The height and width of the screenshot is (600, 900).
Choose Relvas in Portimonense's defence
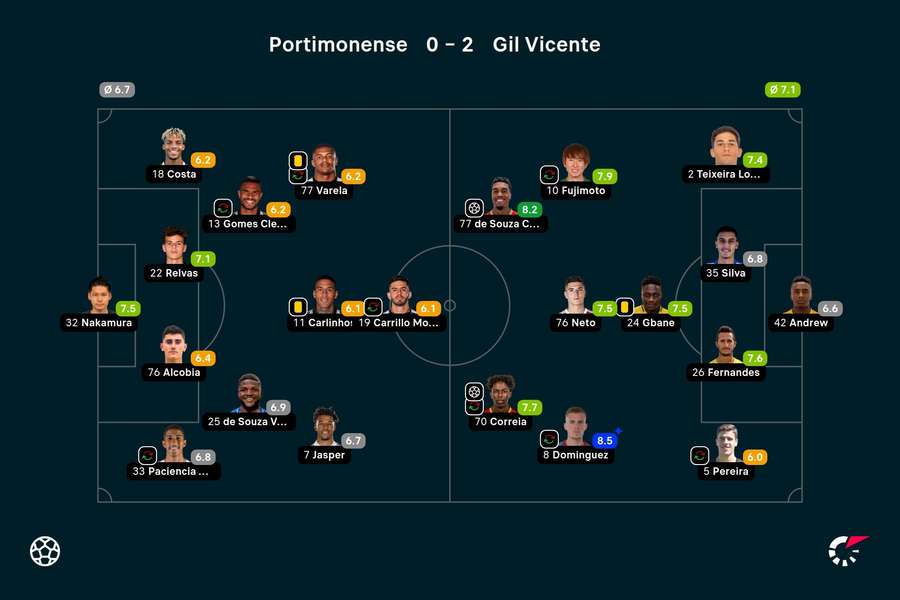[175, 255]
